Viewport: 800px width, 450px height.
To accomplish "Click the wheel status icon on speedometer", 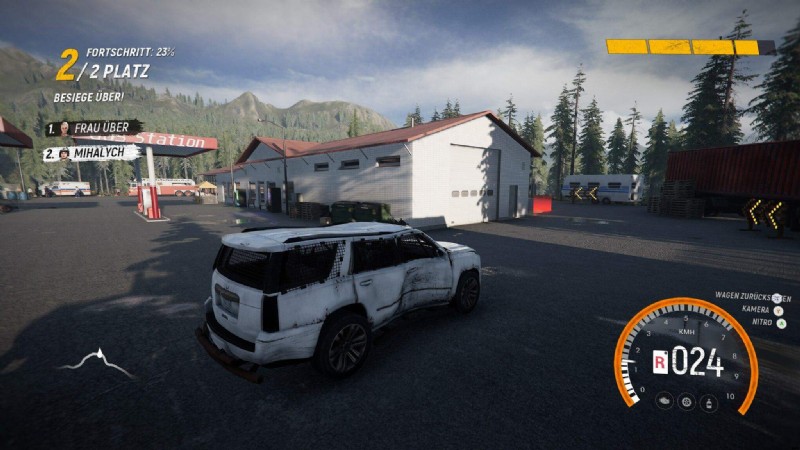I will (x=686, y=402).
